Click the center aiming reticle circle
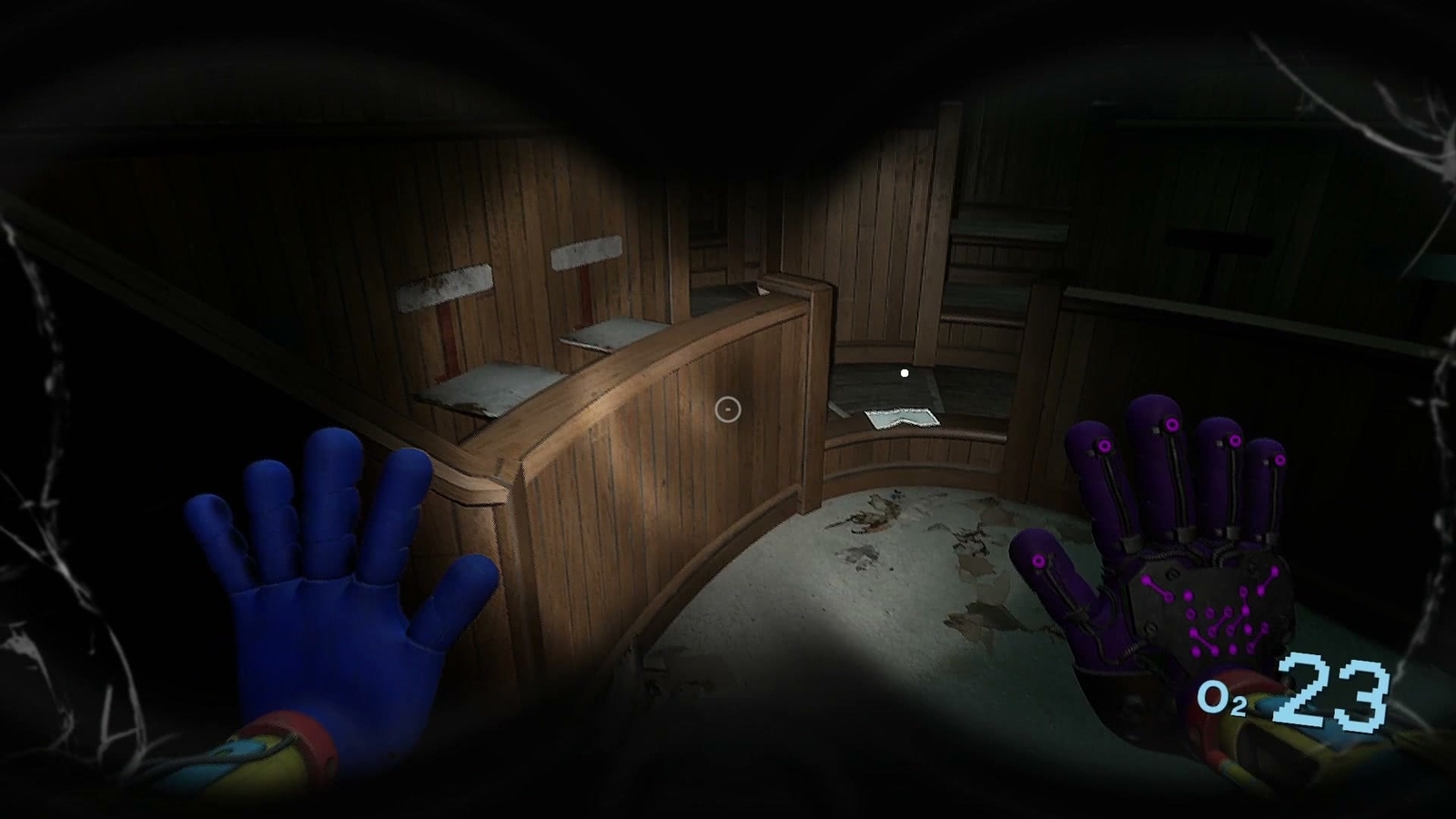 point(728,411)
